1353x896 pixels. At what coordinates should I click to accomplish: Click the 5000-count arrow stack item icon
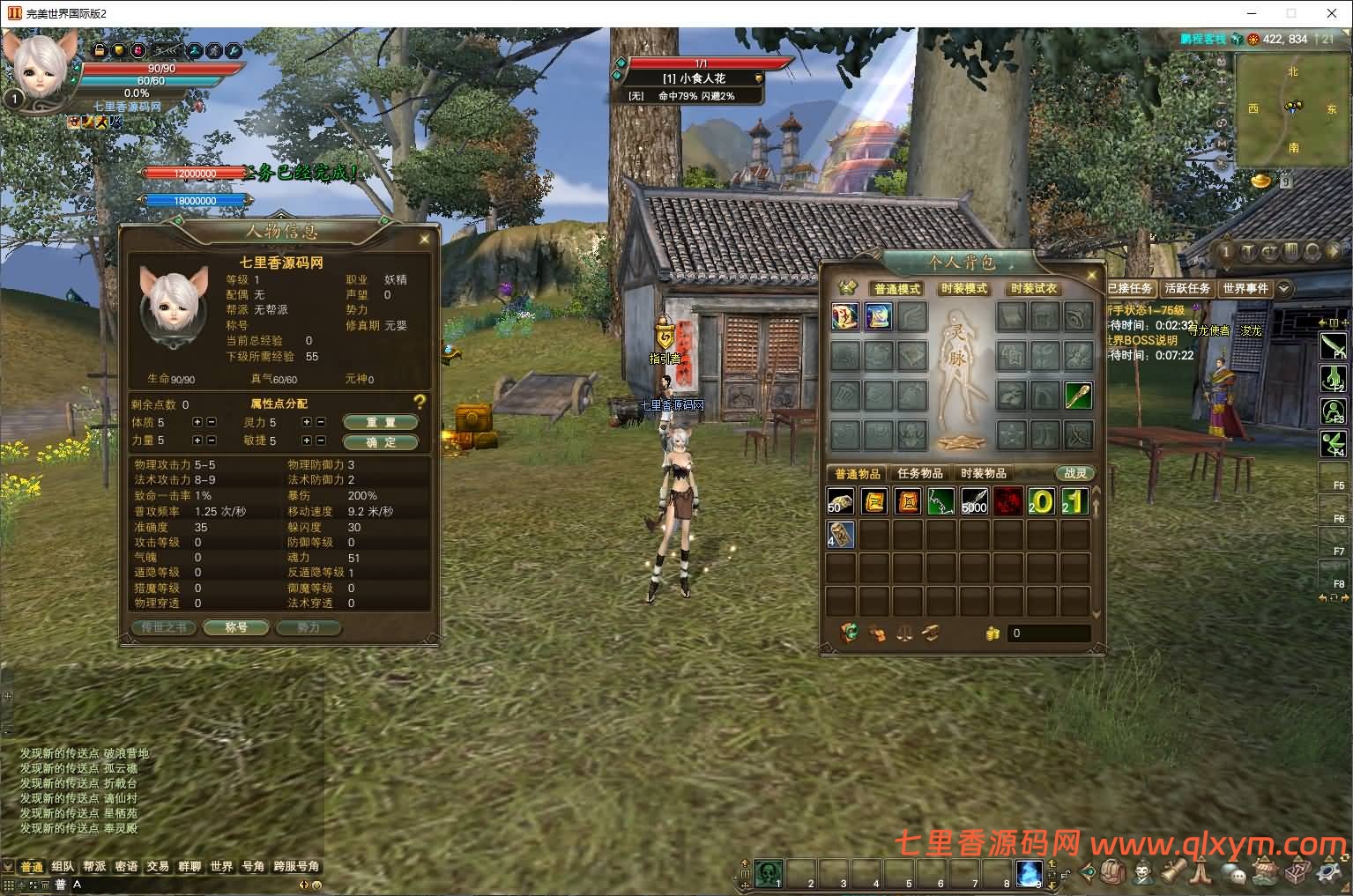coord(974,500)
